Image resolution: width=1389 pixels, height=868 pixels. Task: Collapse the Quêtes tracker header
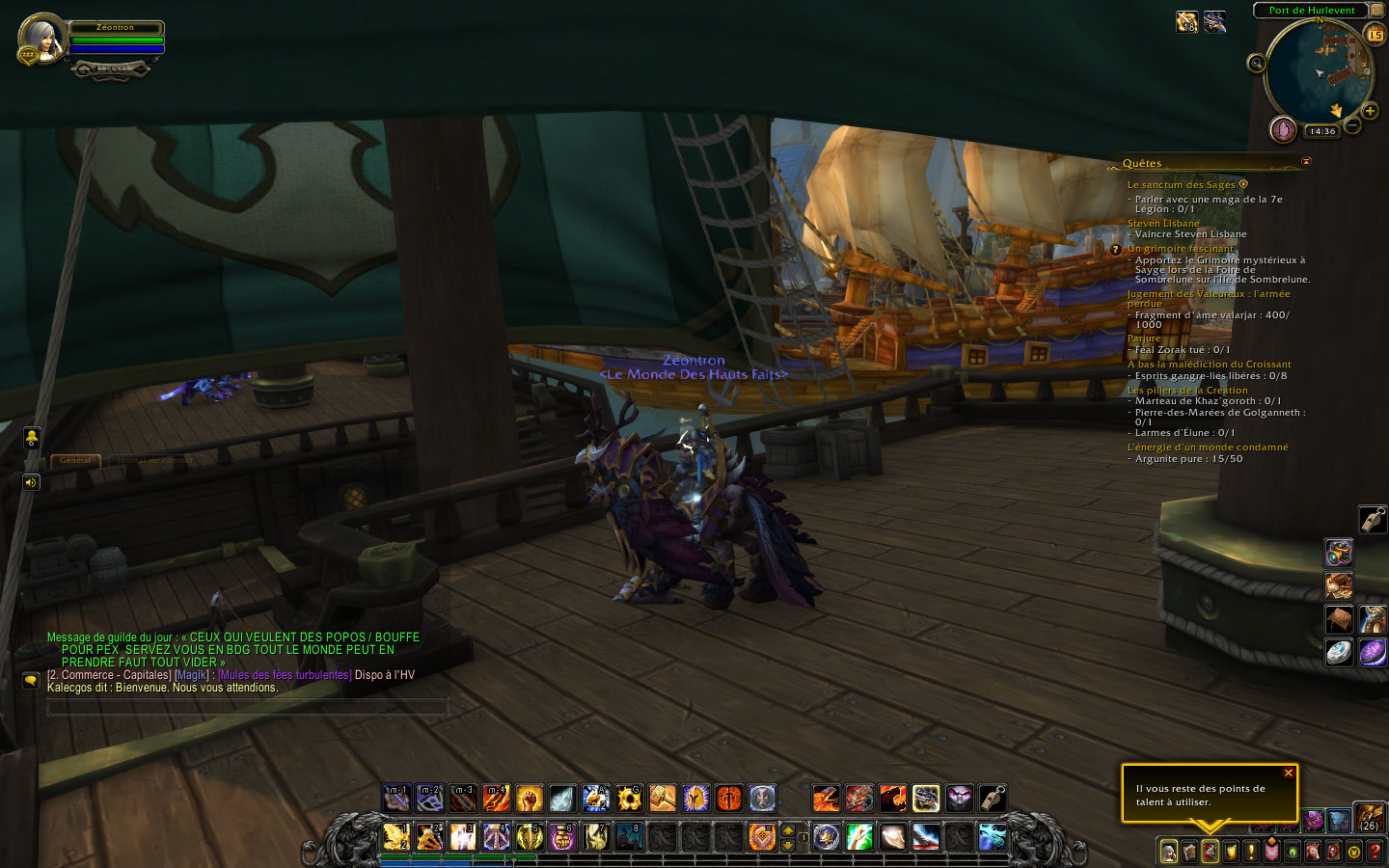(1306, 162)
